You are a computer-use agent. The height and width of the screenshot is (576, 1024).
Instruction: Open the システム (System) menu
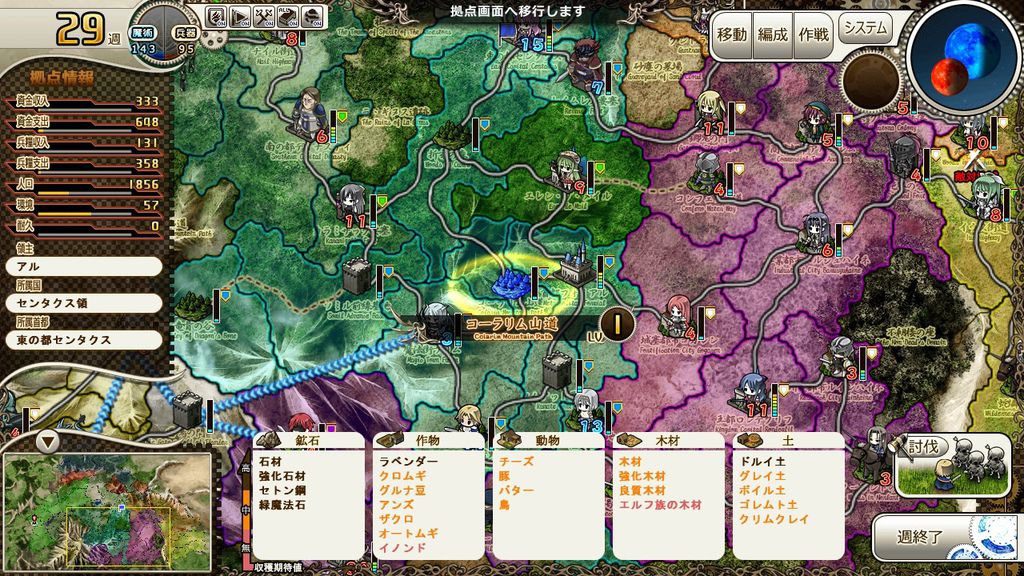click(x=864, y=28)
